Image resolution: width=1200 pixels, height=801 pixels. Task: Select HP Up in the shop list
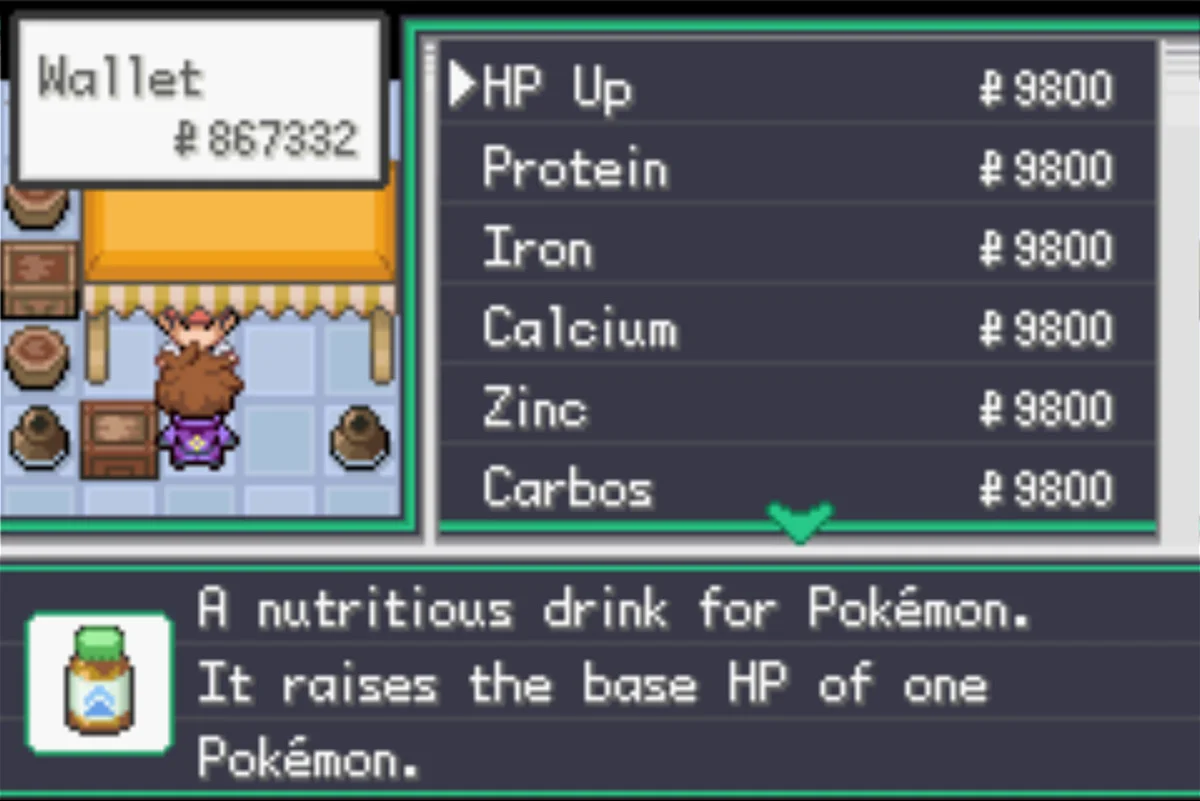pyautogui.click(x=556, y=88)
